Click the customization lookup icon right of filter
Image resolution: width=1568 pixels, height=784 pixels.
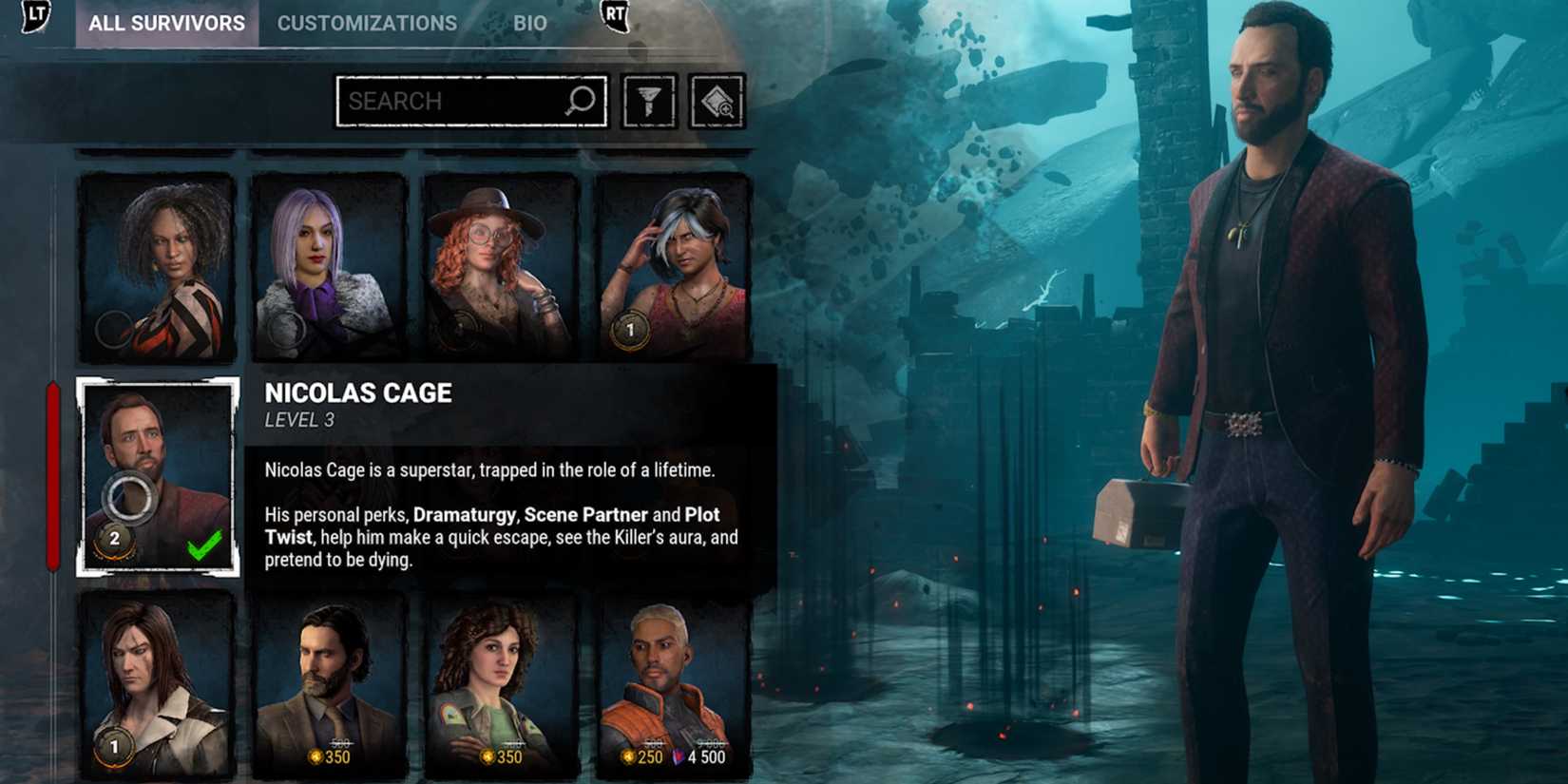715,101
